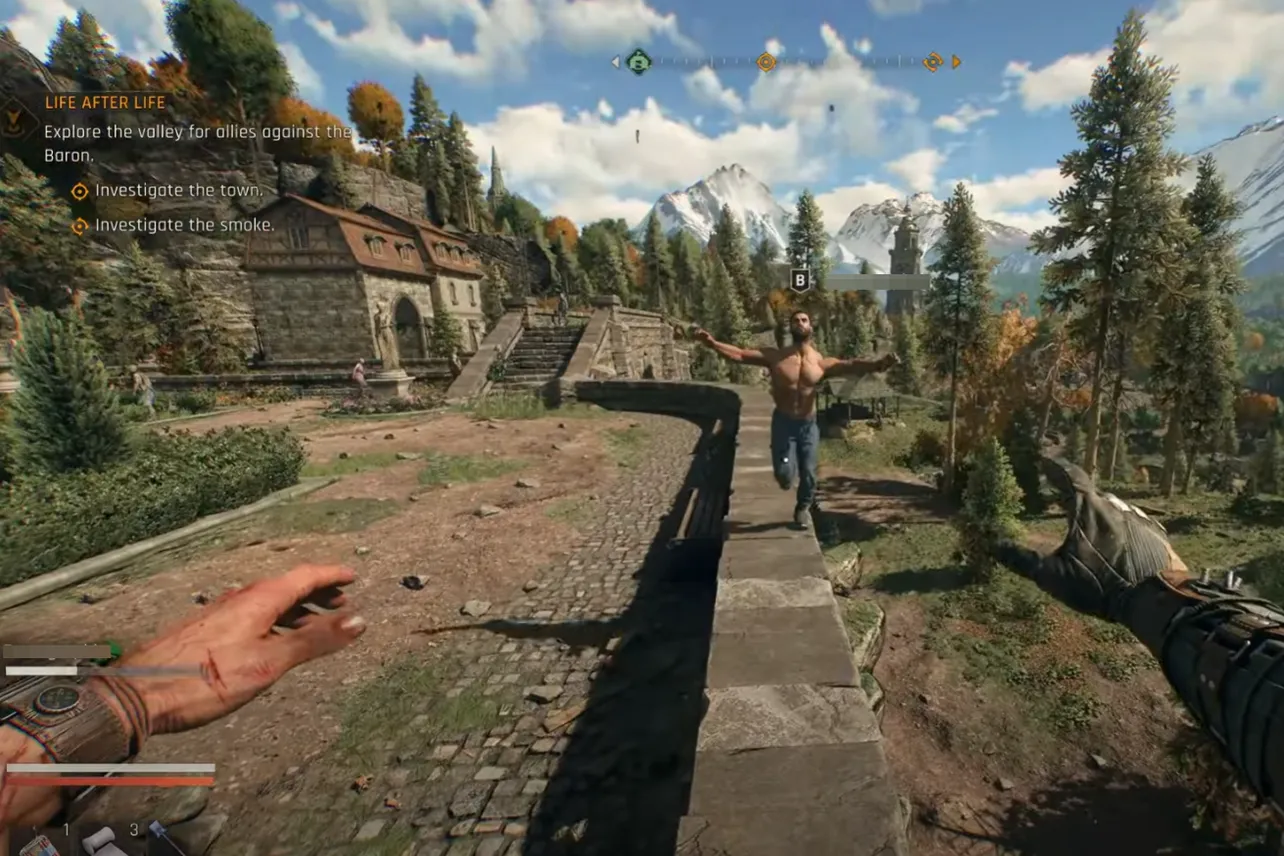Click the blue lockpick icon near slot 3
The height and width of the screenshot is (856, 1284).
click(160, 831)
